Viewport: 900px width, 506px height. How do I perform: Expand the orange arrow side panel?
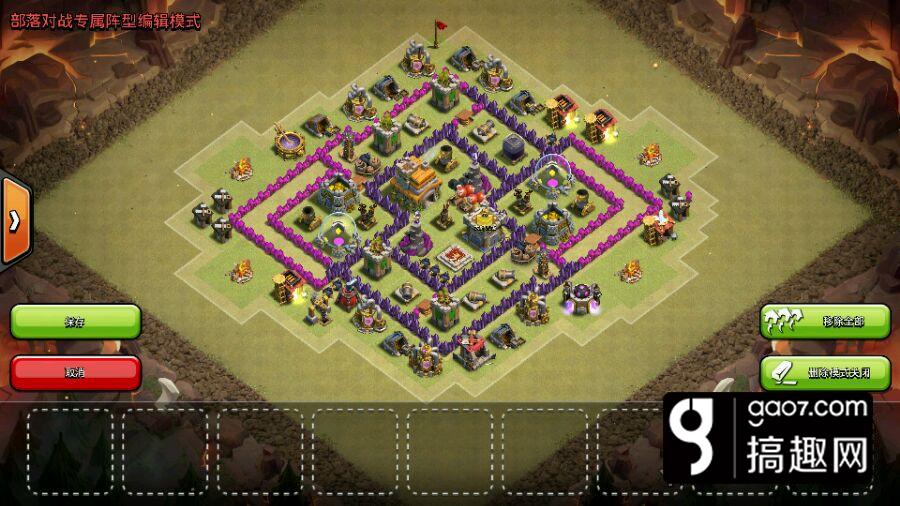pyautogui.click(x=14, y=221)
